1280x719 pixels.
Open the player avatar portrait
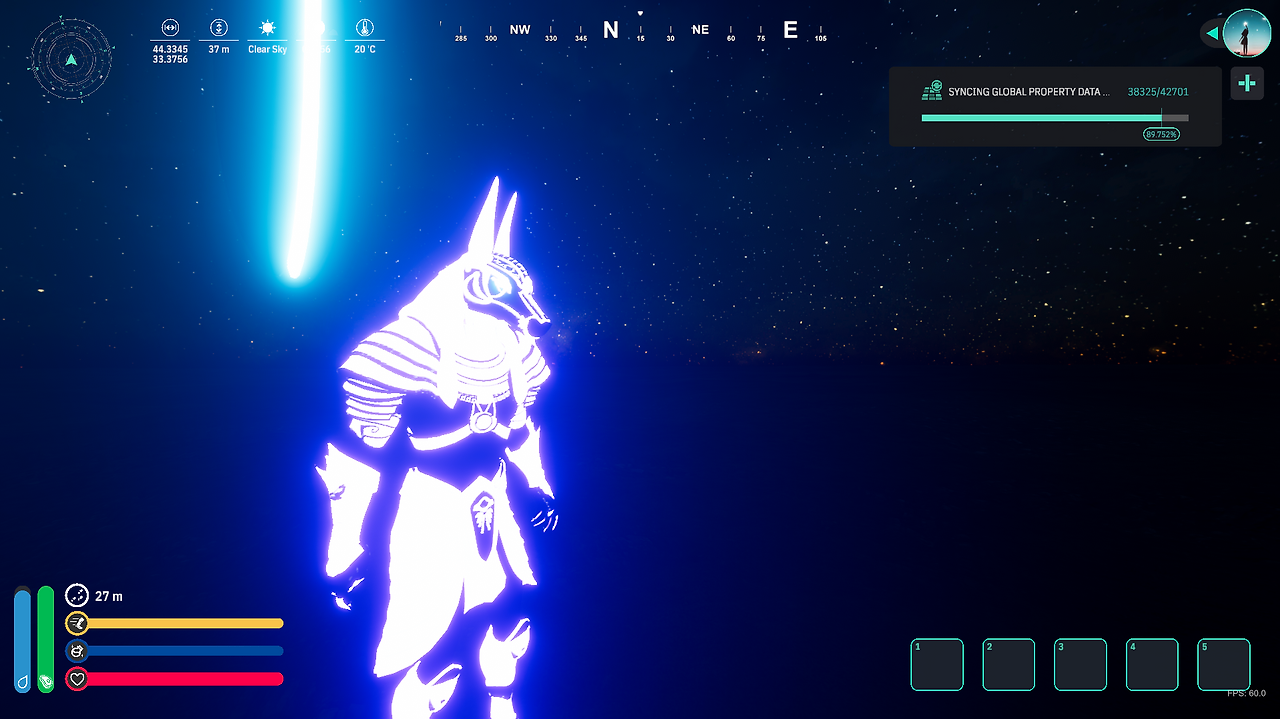pyautogui.click(x=1246, y=33)
